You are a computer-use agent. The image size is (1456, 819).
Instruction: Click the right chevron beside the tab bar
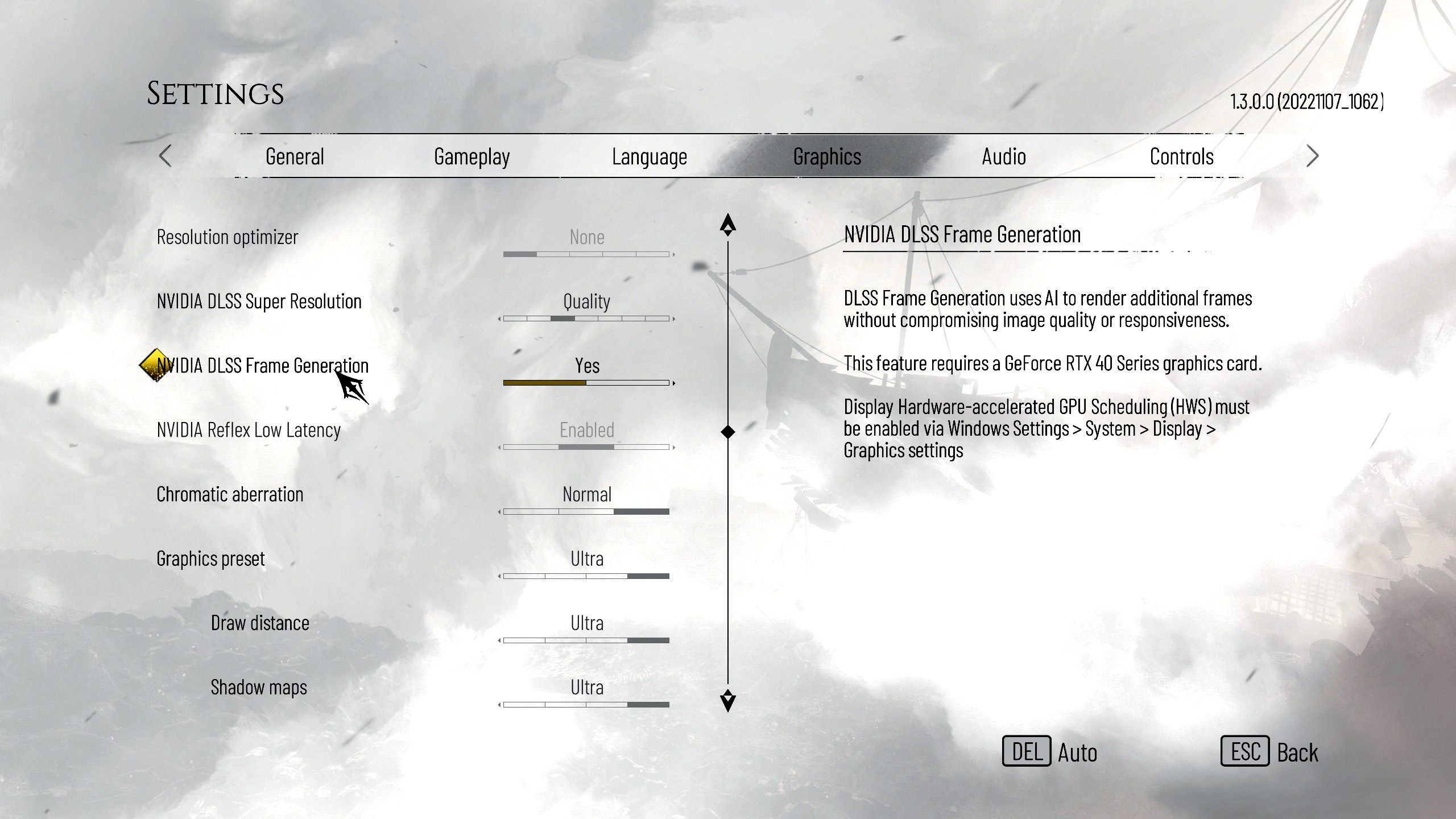[x=1313, y=156]
